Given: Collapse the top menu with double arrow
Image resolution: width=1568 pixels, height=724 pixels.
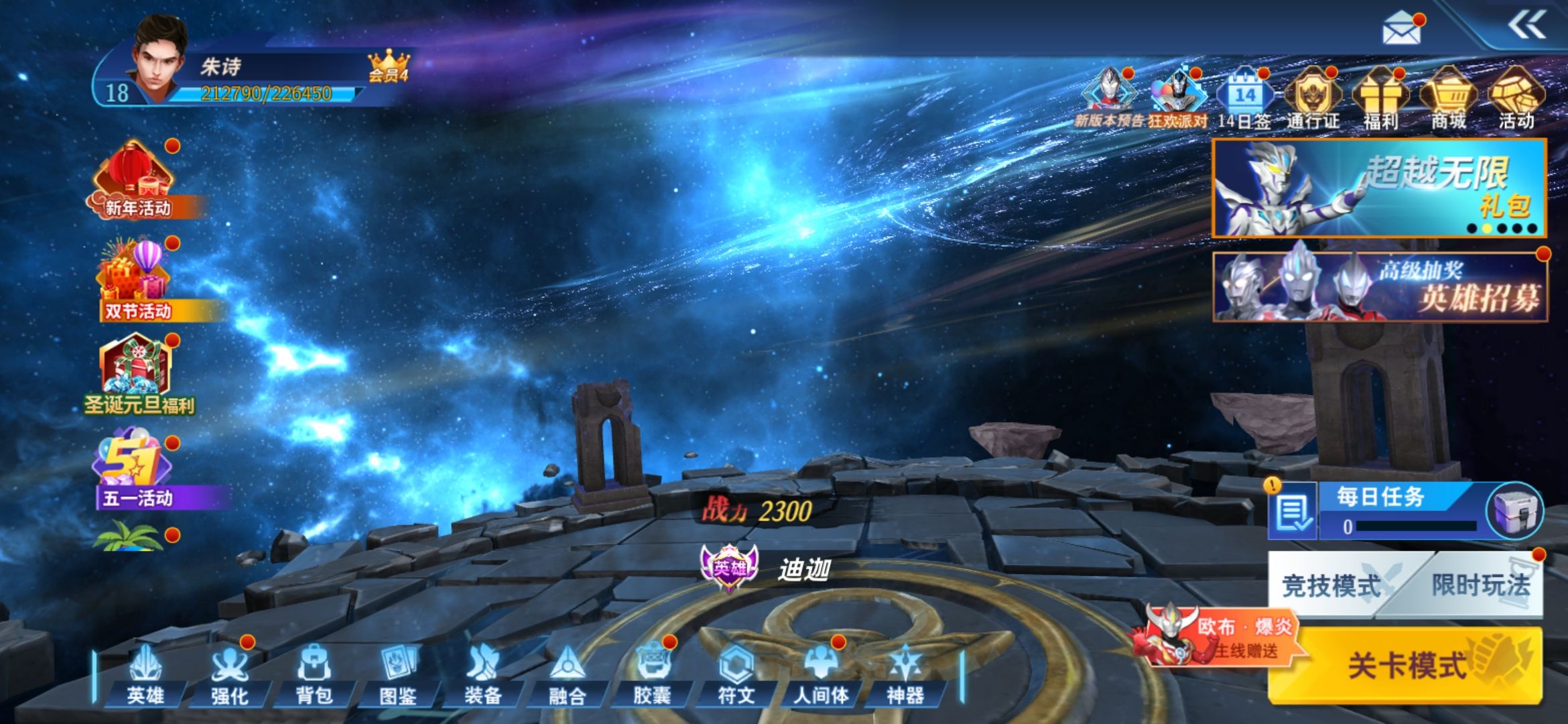Looking at the screenshot, I should tap(1527, 26).
